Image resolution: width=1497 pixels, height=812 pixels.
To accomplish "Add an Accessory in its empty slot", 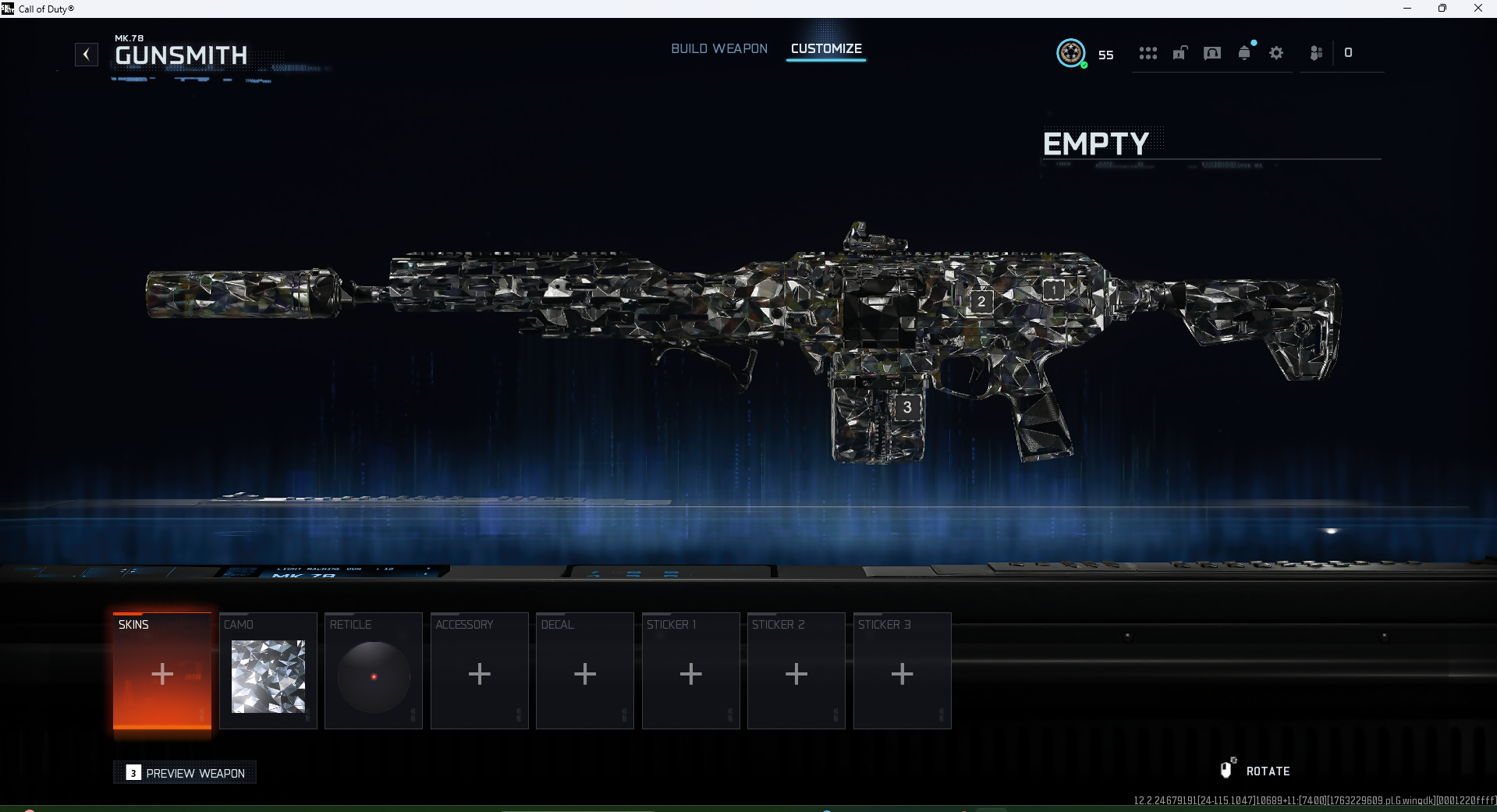I will tap(480, 672).
